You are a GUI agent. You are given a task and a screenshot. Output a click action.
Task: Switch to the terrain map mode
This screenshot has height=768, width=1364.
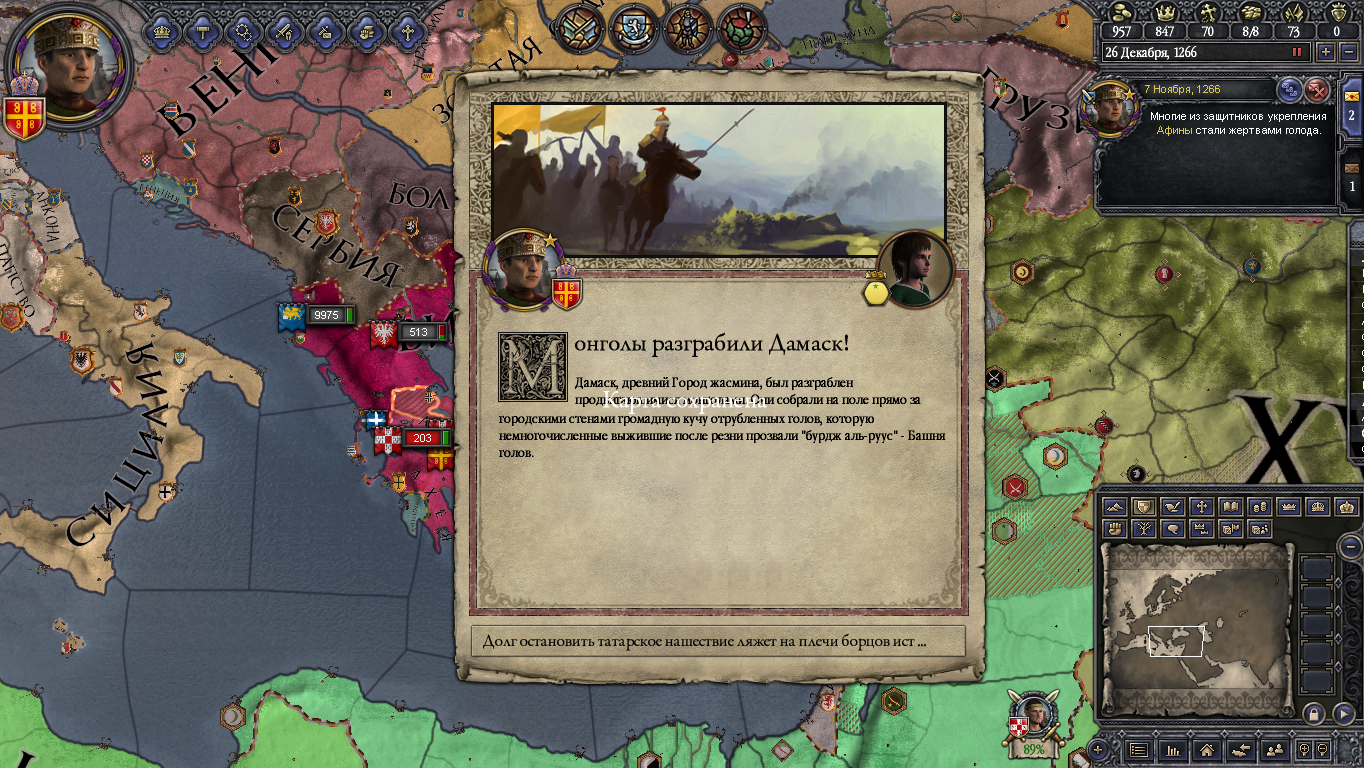point(1114,507)
